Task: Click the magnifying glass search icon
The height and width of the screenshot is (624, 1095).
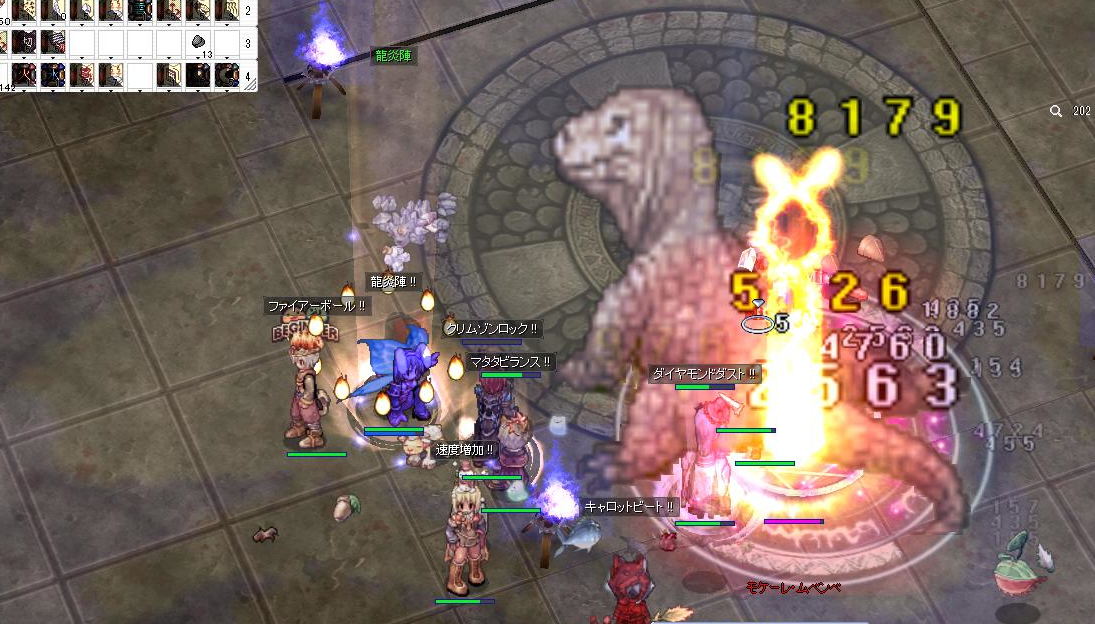Action: tap(1056, 112)
